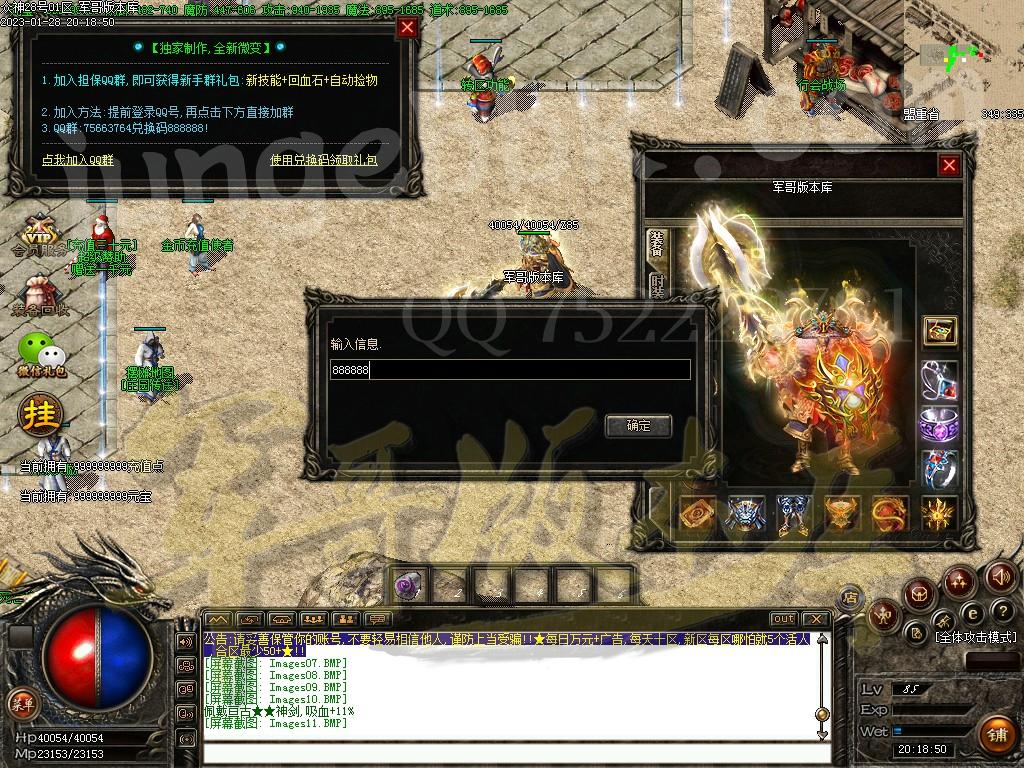Open the 铺 shop stall button
Image resolution: width=1024 pixels, height=768 pixels.
pos(995,735)
